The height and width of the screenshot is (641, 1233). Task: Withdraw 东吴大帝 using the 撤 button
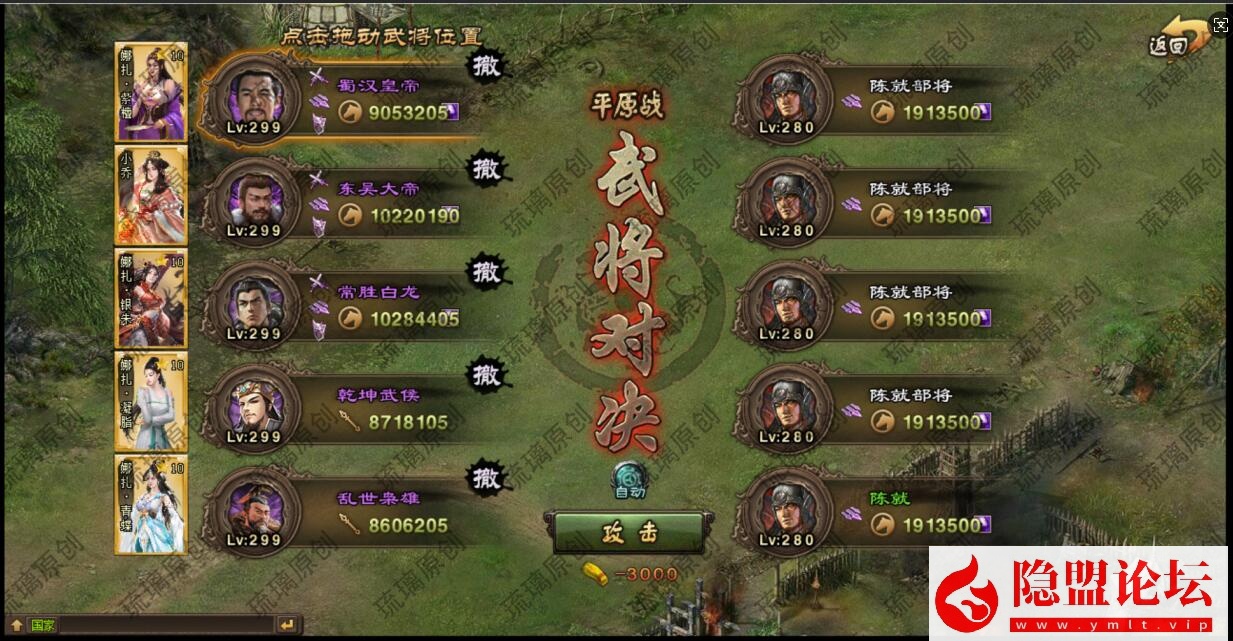487,168
